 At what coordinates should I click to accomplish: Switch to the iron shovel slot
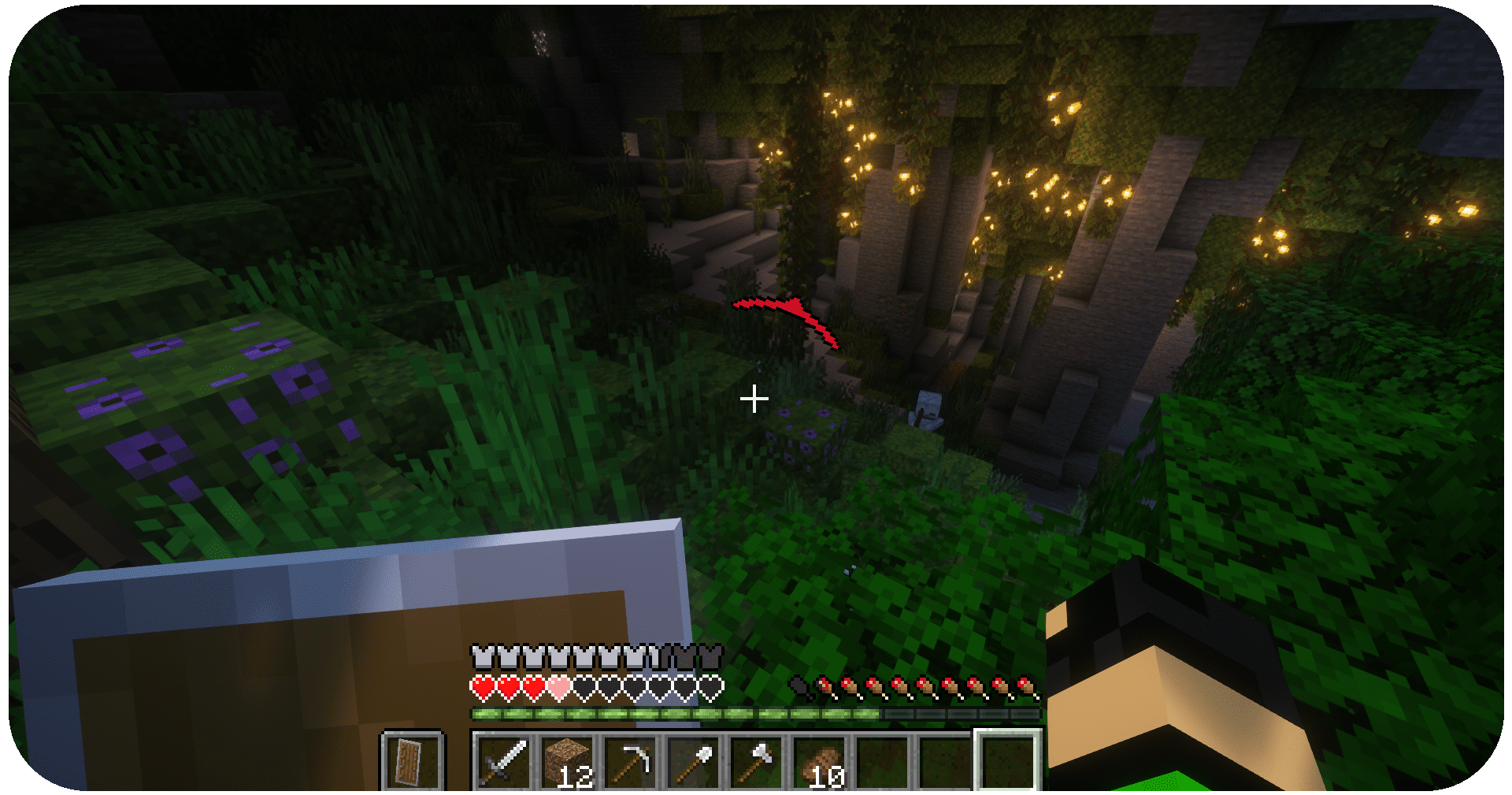point(694,760)
